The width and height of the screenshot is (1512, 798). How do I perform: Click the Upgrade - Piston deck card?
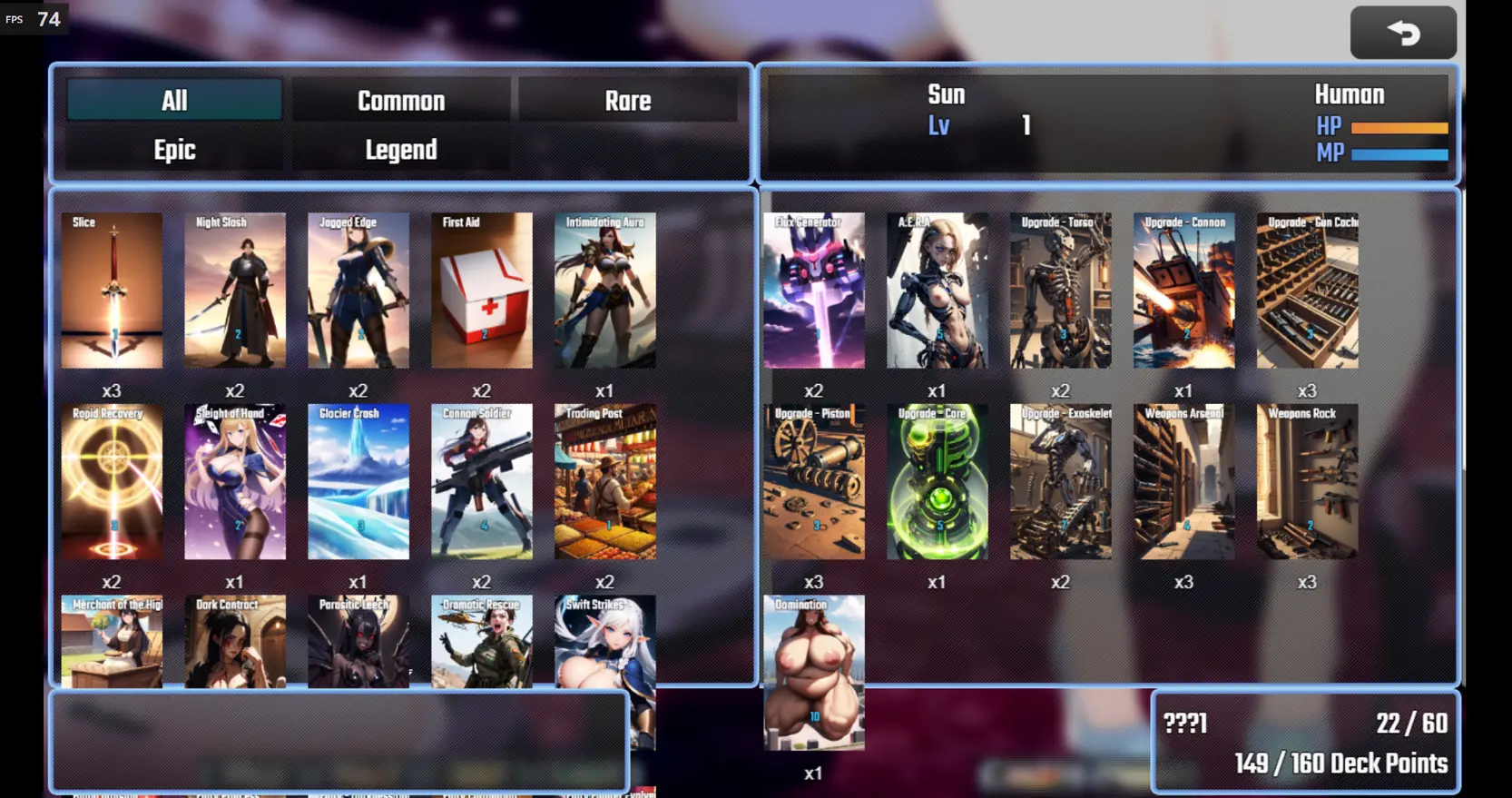tap(814, 482)
